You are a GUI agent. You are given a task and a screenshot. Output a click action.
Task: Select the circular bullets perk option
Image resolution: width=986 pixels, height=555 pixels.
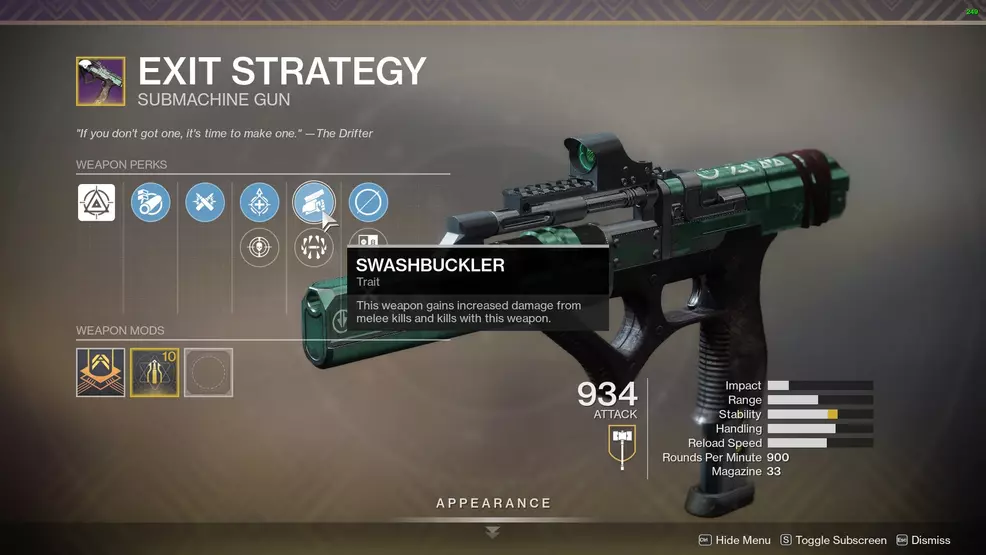[313, 248]
